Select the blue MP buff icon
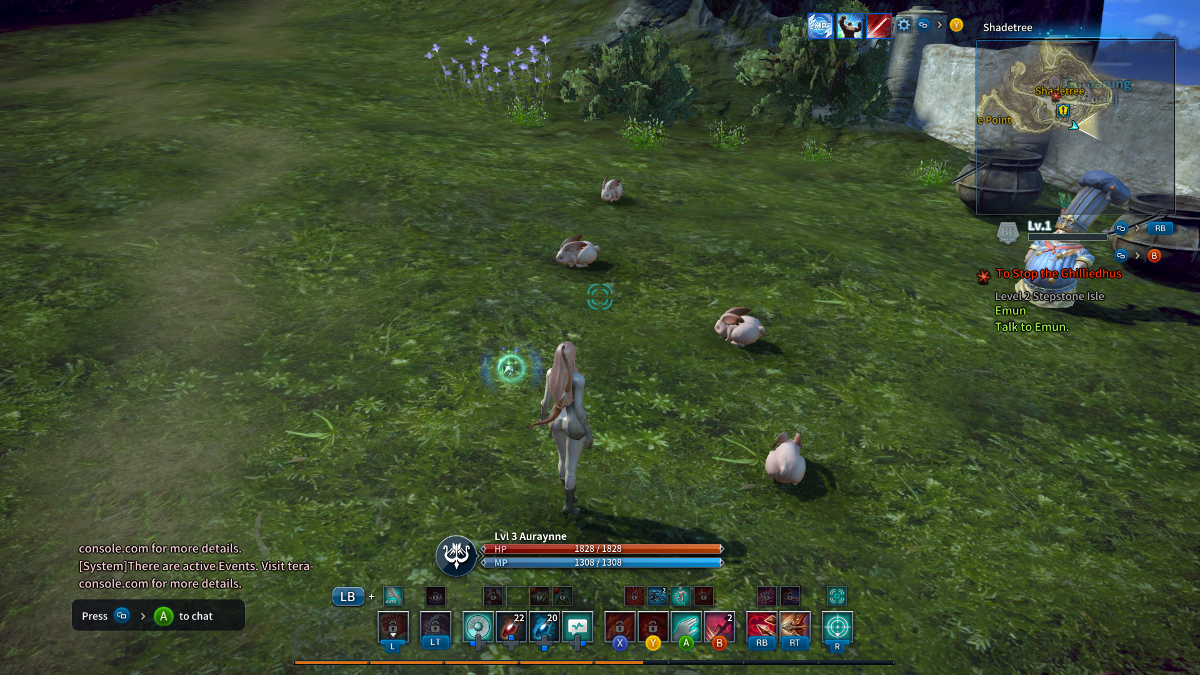1200x675 pixels. pyautogui.click(x=821, y=26)
